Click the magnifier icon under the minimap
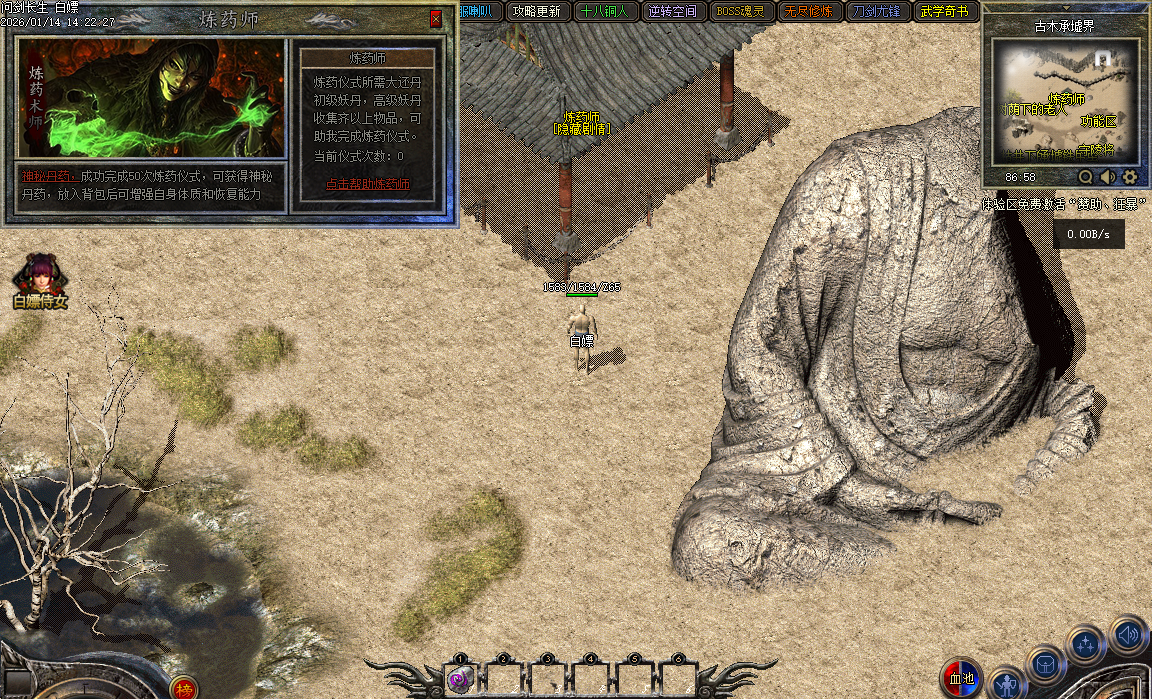The image size is (1152, 699). click(1085, 177)
